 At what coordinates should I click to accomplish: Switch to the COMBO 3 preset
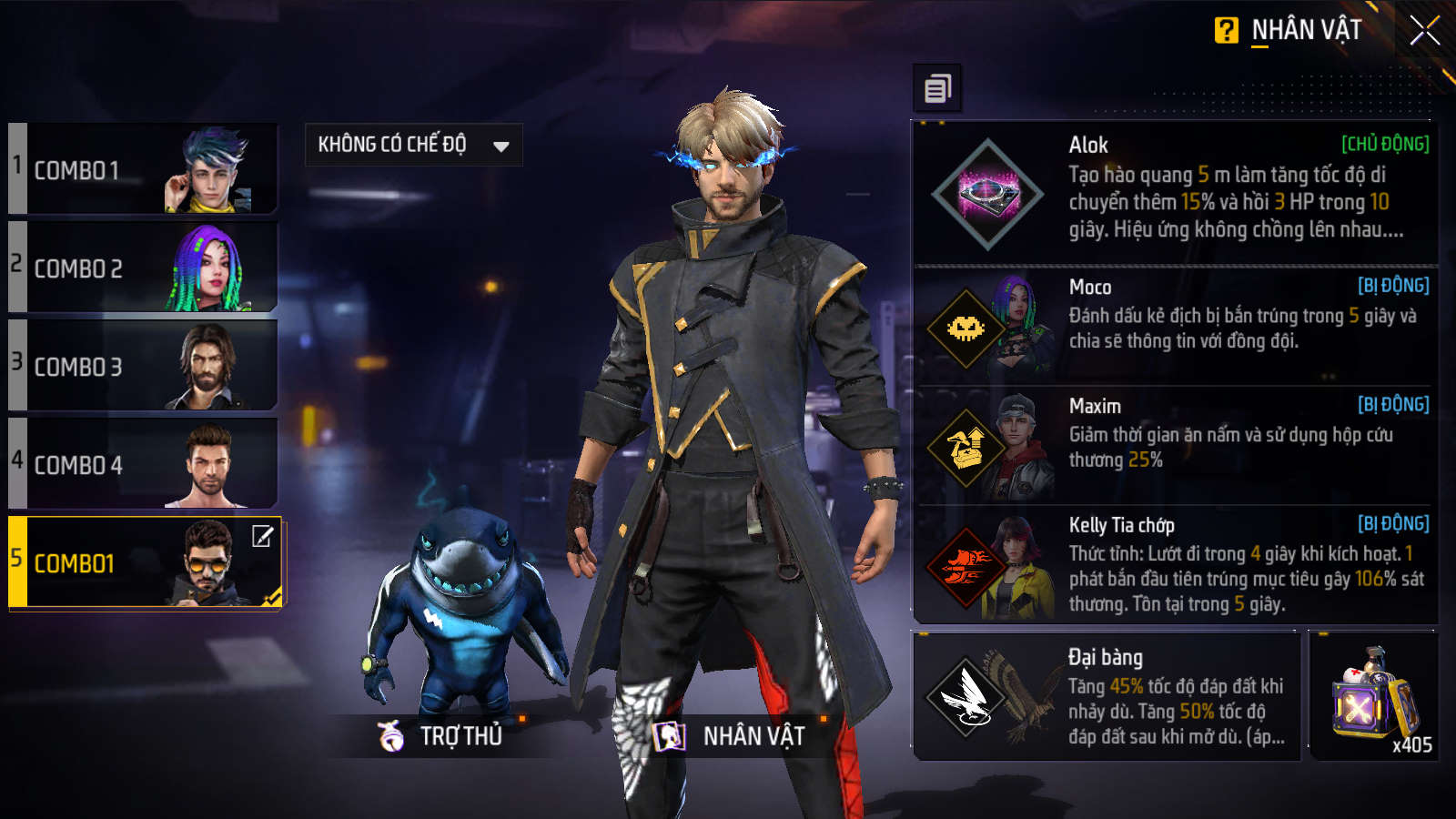click(144, 366)
